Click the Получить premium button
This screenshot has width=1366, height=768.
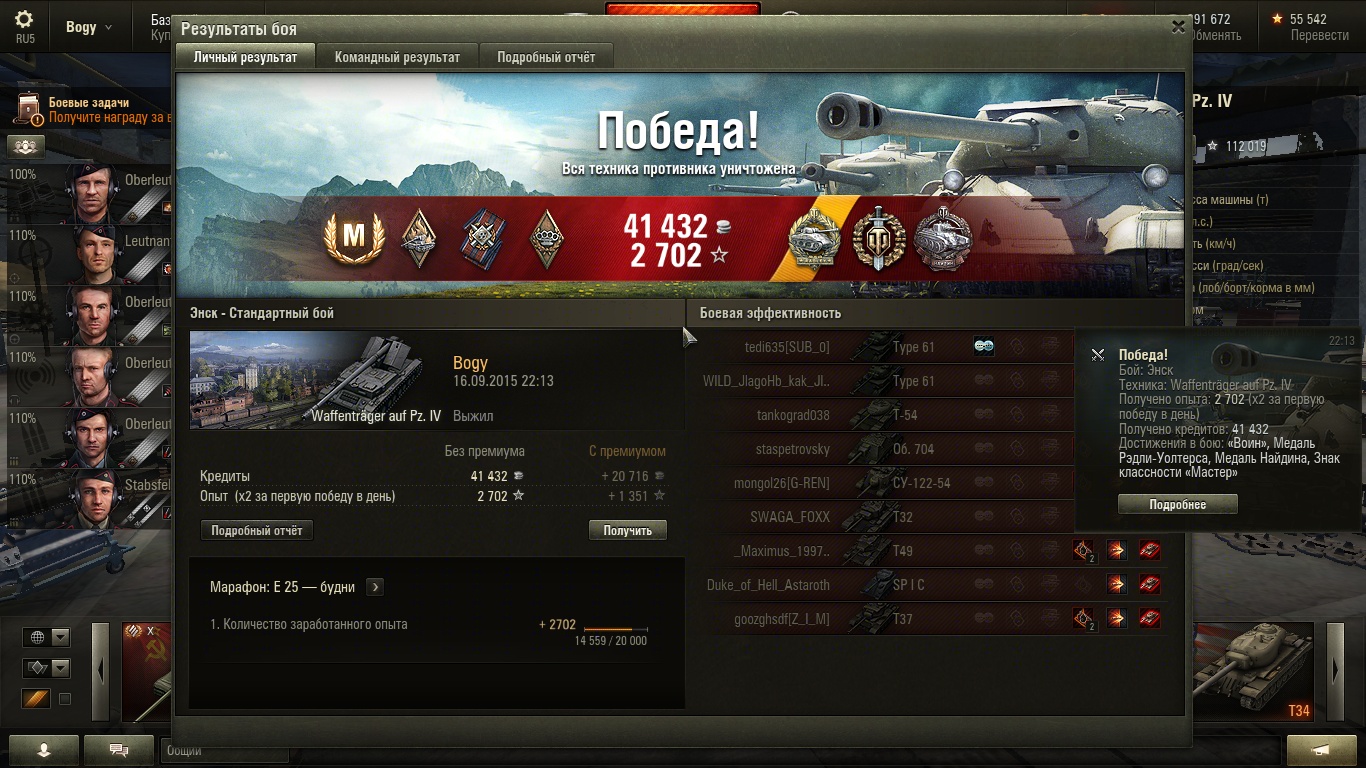[627, 531]
